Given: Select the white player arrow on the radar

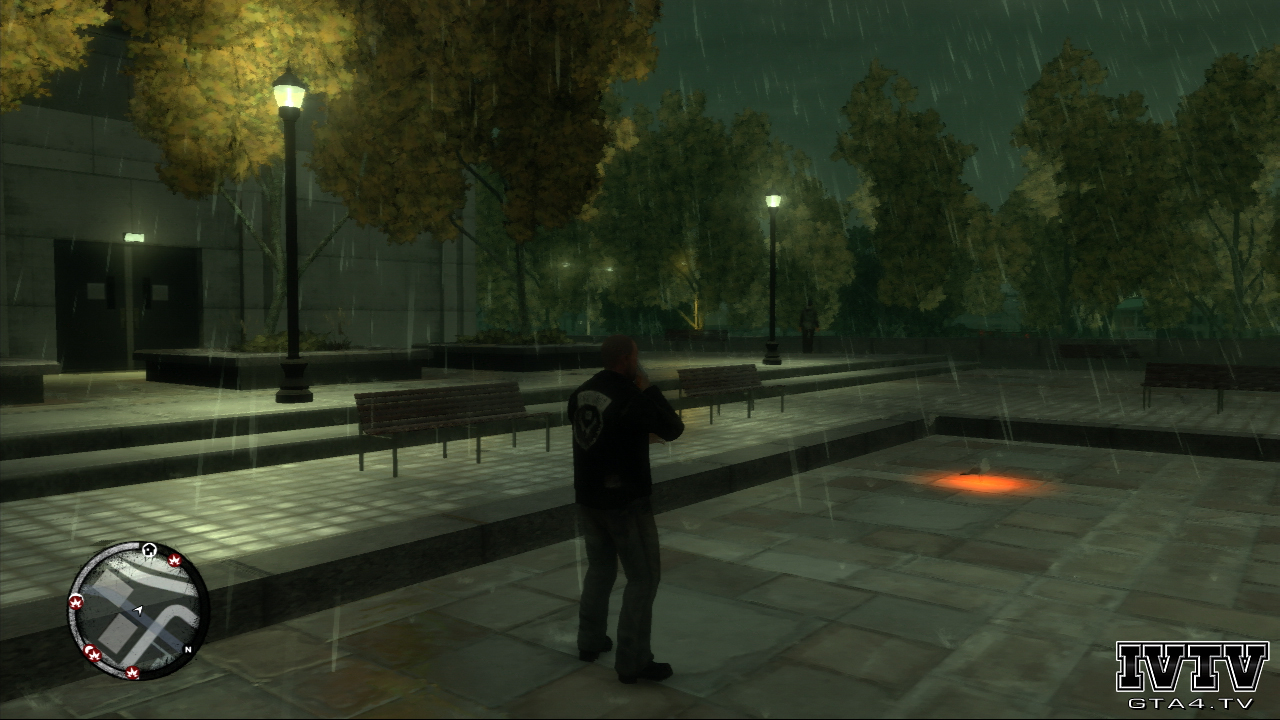Looking at the screenshot, I should pos(138,609).
